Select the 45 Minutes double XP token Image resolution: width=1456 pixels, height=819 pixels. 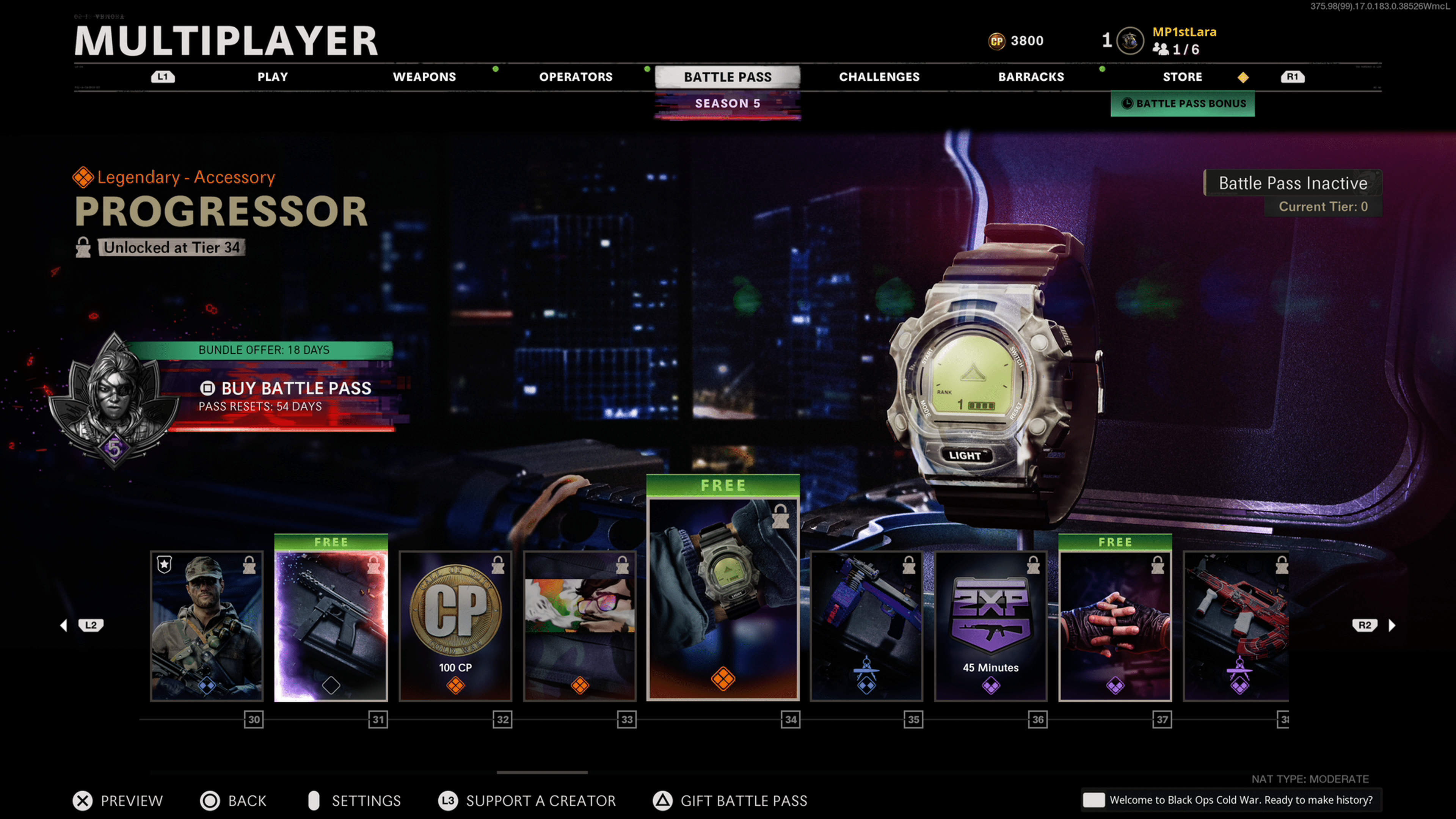click(991, 626)
